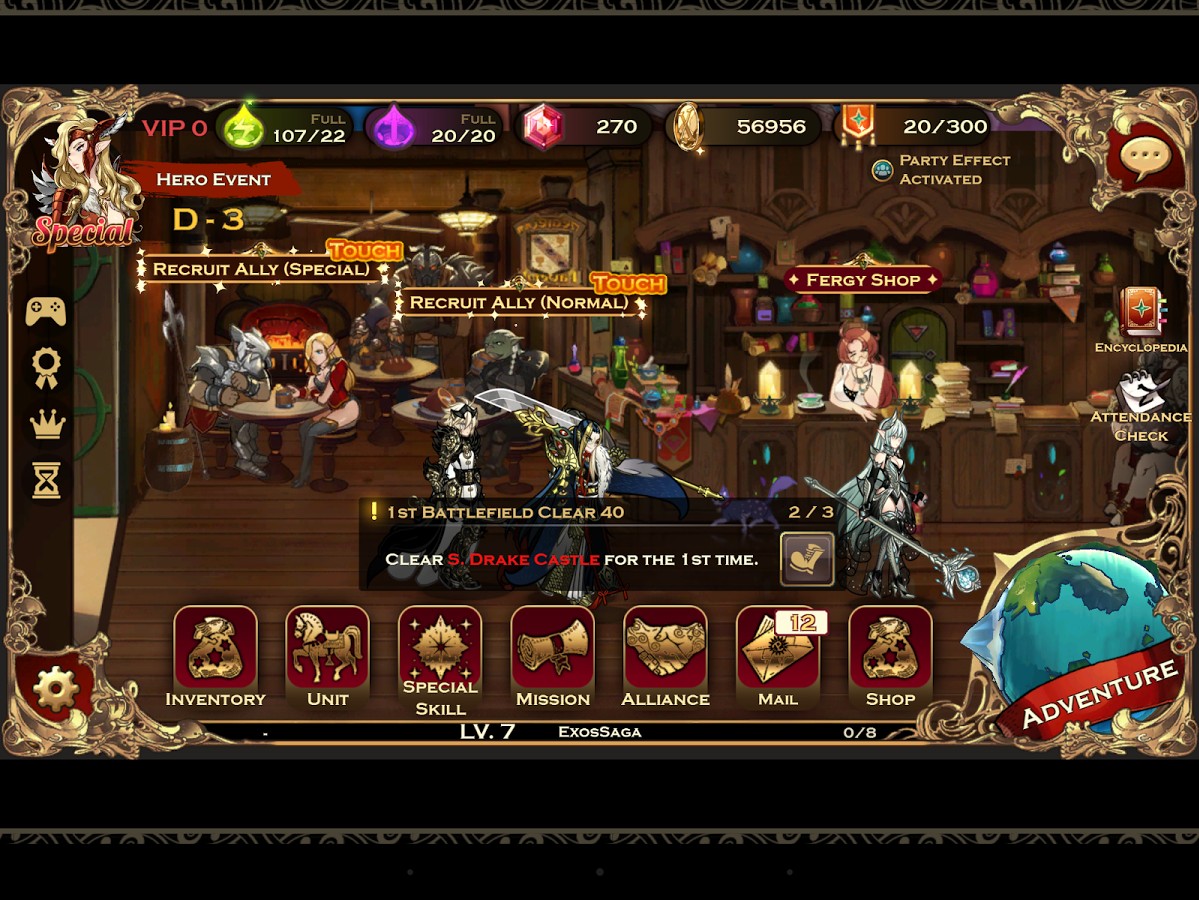Enter the Fergy Shop
Viewport: 1199px width, 900px height.
[x=862, y=280]
